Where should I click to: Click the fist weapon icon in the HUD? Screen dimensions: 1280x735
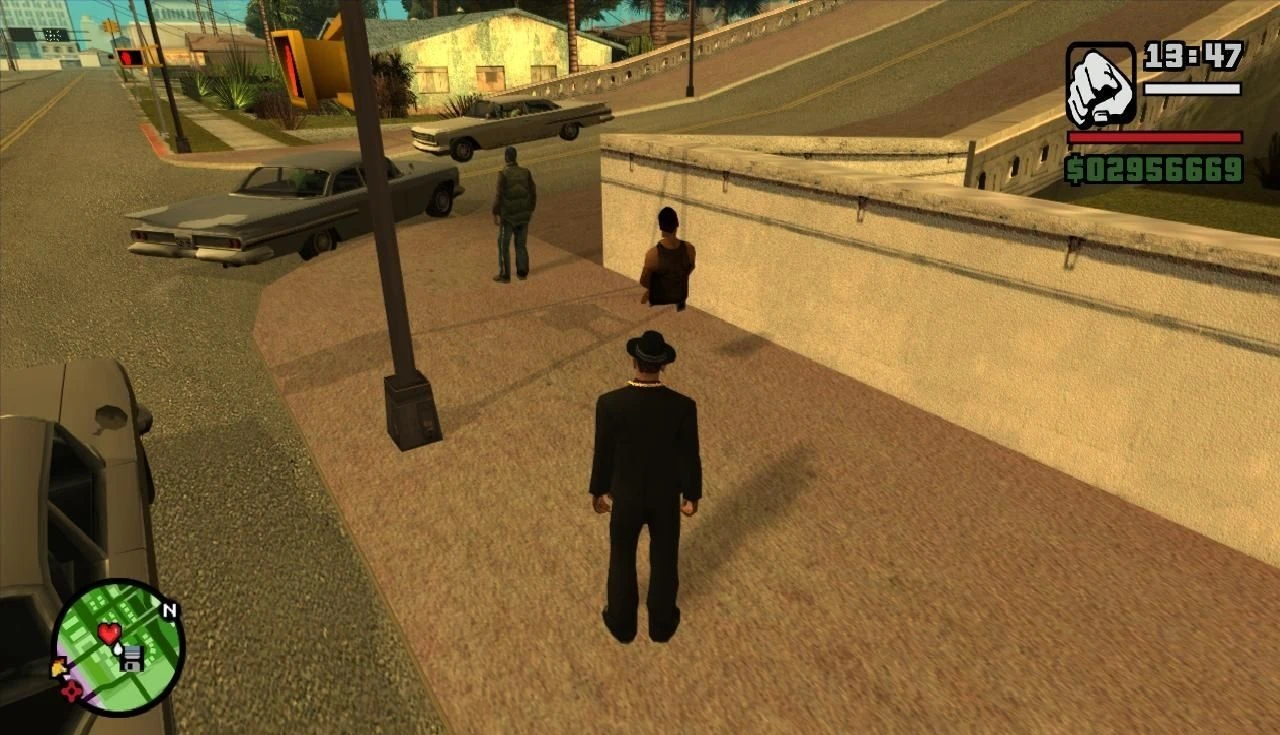(1101, 81)
